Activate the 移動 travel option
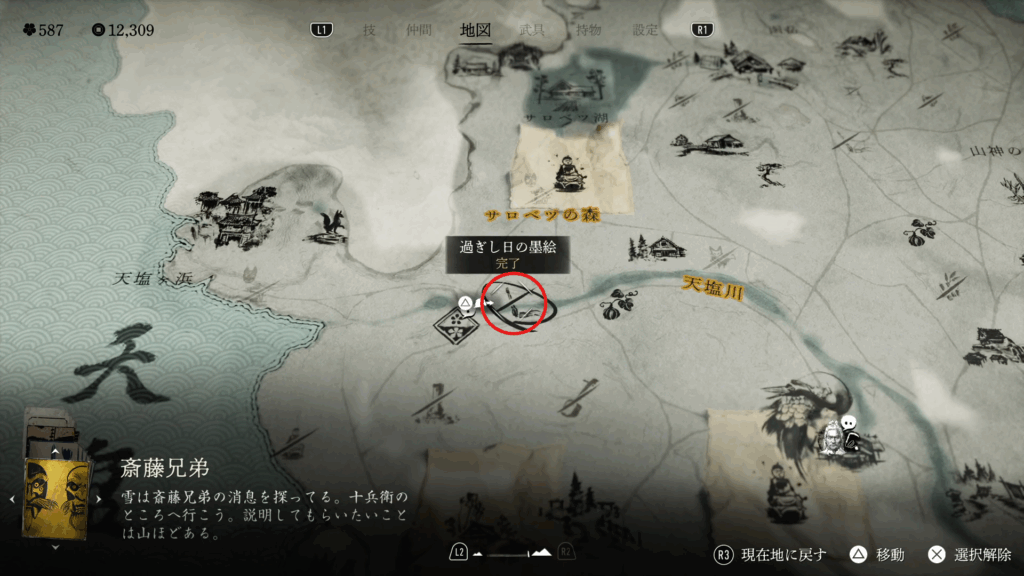Screen dimensions: 1024x576 click(877, 554)
